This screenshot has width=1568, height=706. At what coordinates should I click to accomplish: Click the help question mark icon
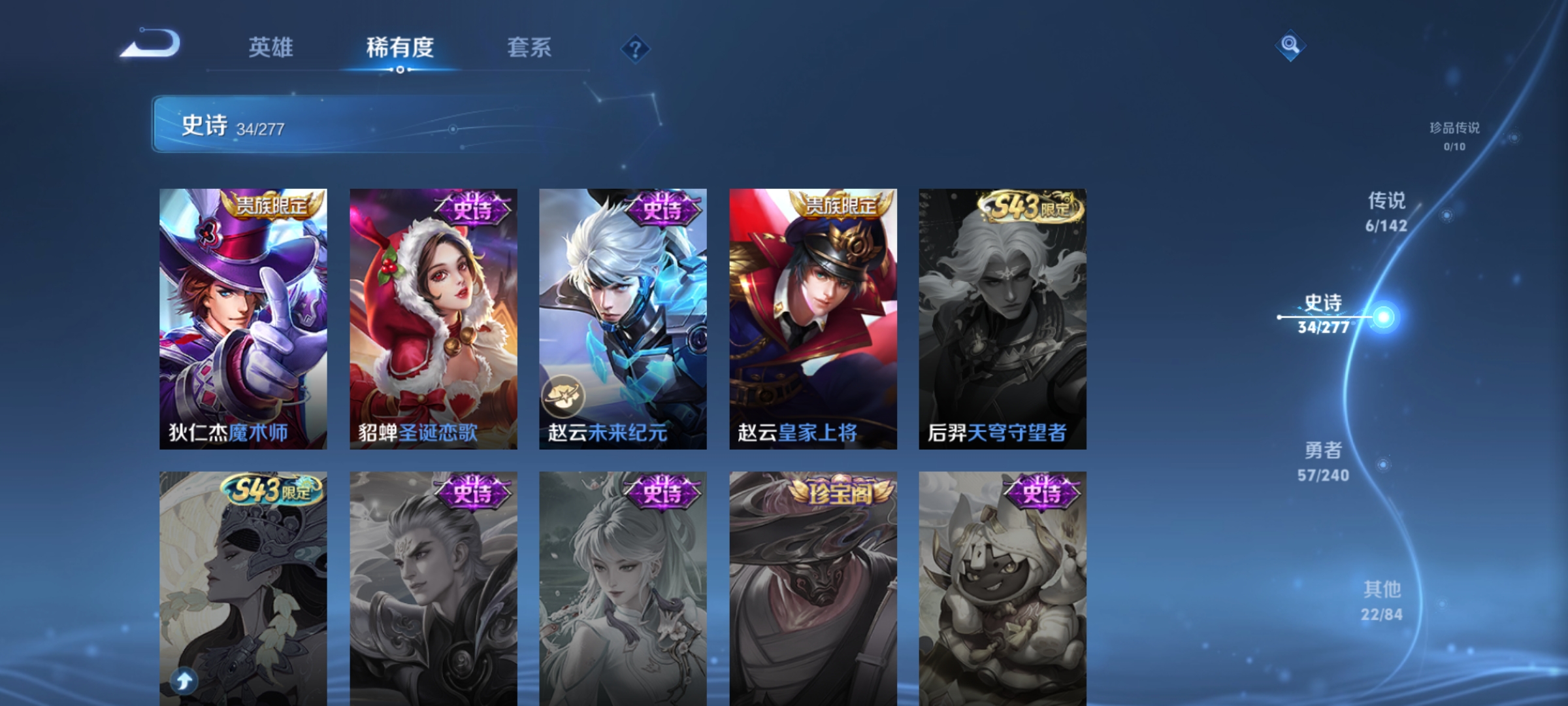point(636,48)
